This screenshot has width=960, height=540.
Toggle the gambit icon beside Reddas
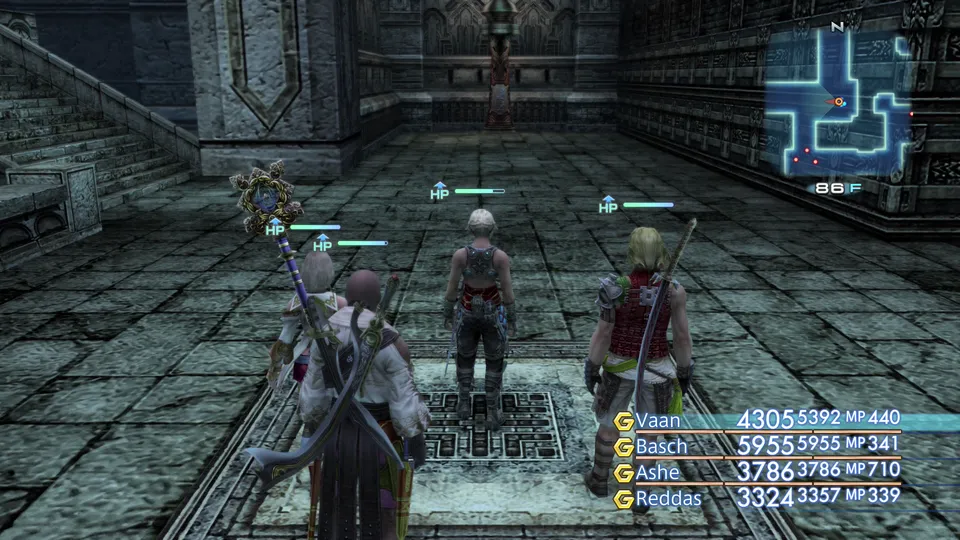[624, 497]
